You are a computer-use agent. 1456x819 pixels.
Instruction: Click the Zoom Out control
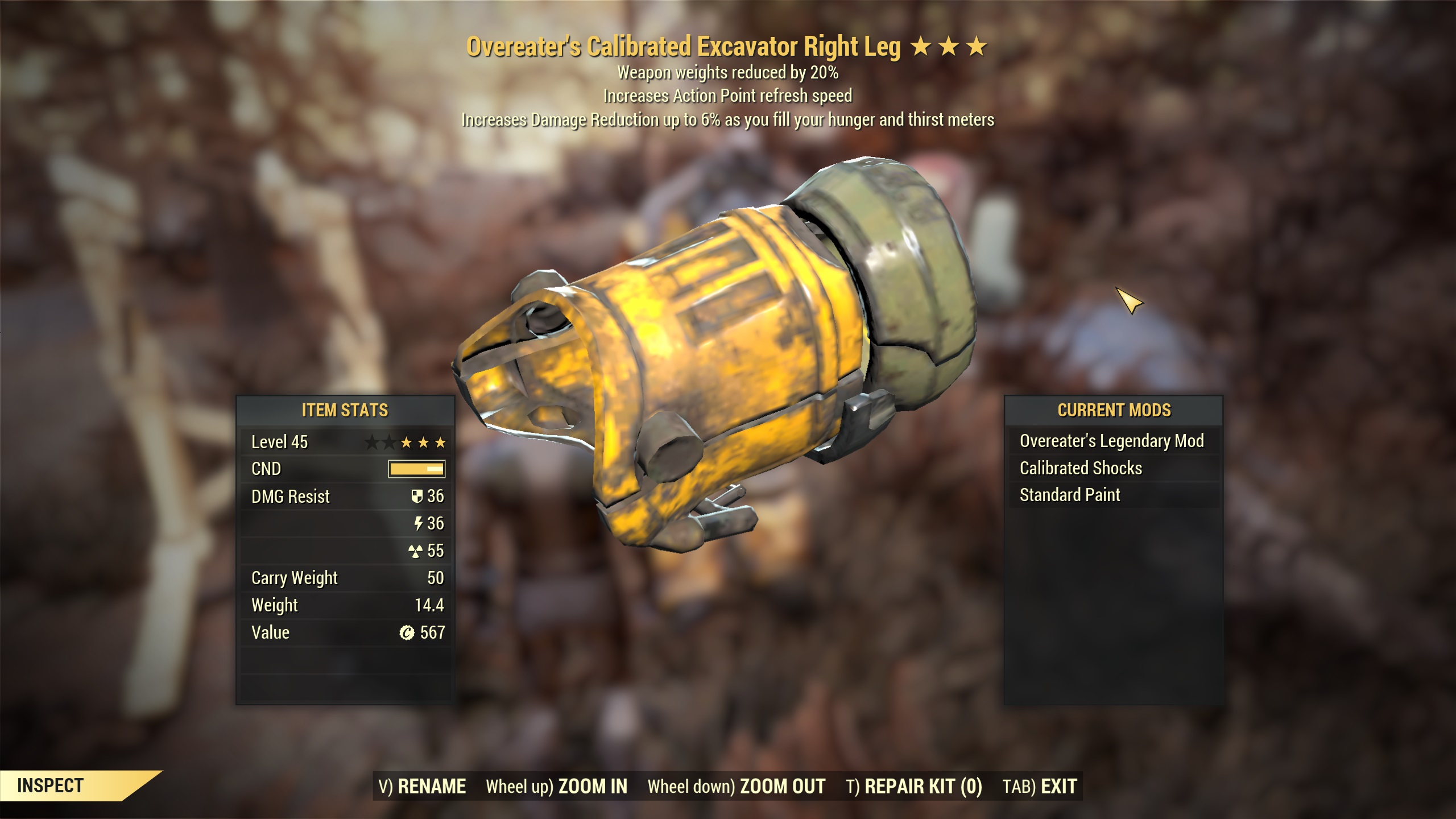point(736,787)
